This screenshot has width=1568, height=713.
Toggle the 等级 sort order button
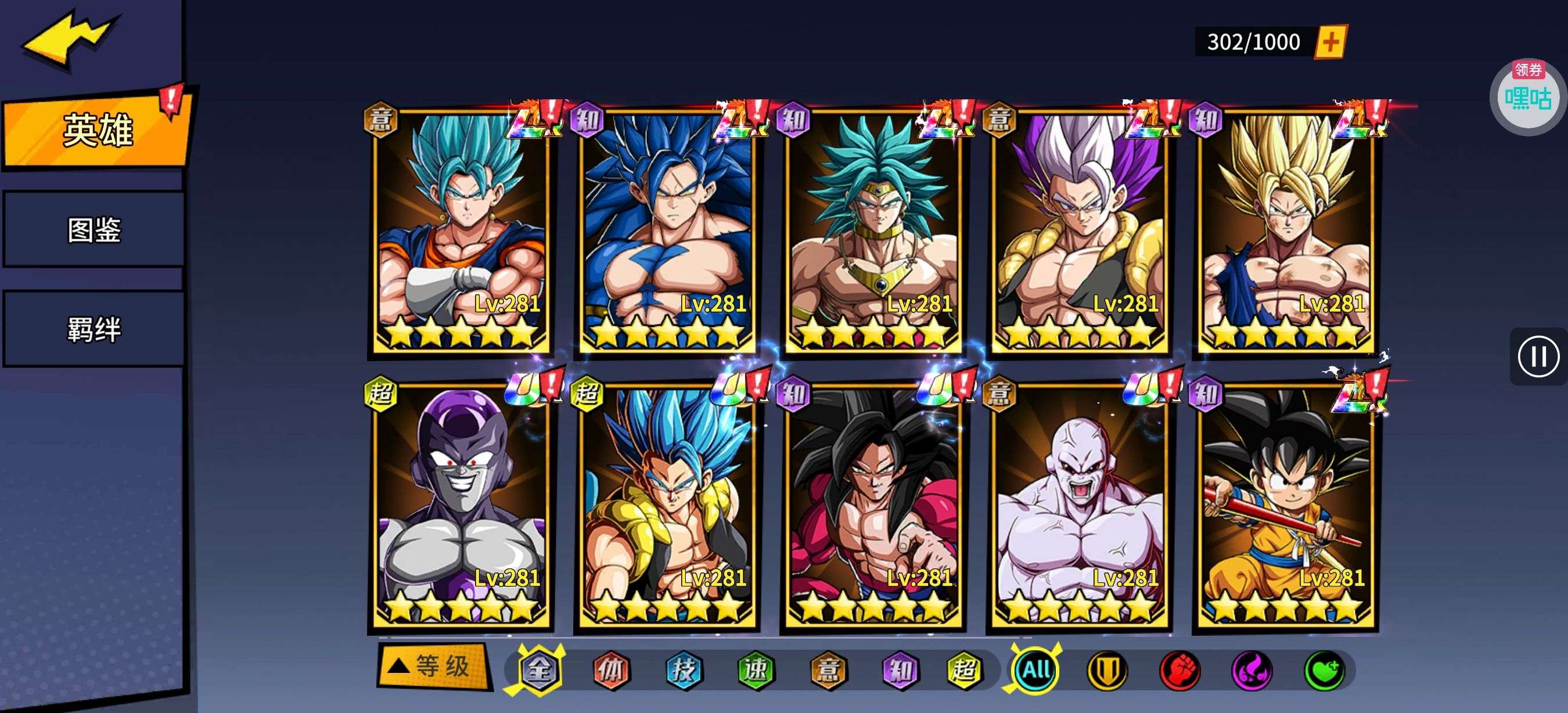[433, 666]
